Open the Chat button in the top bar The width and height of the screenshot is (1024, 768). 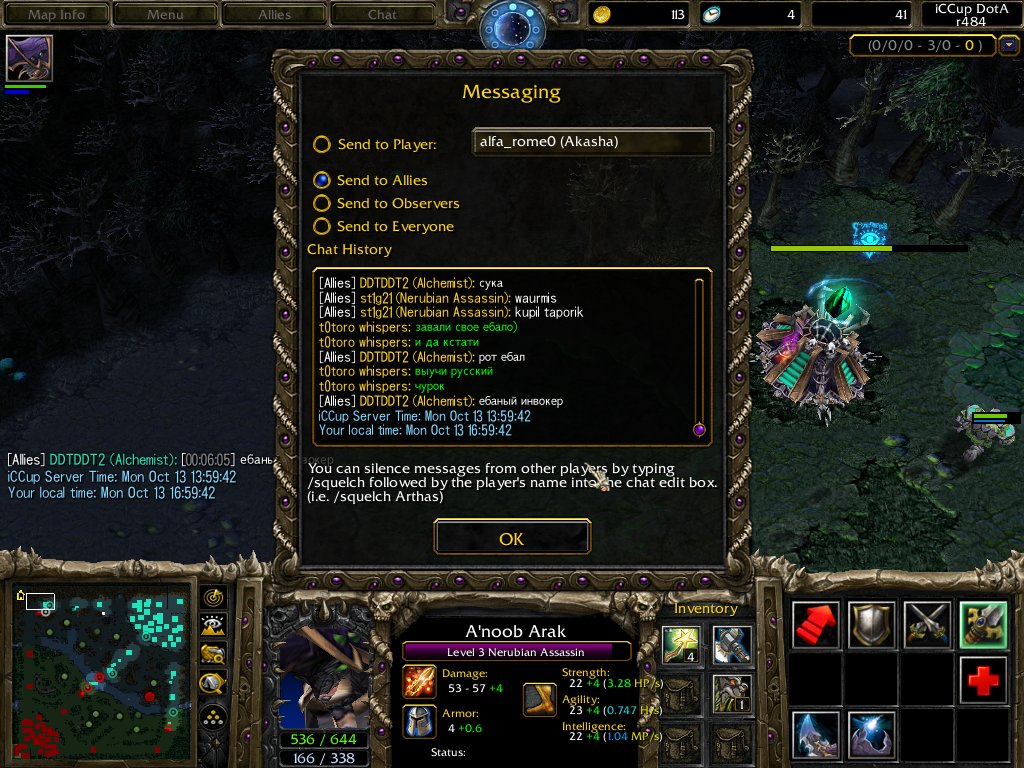382,14
